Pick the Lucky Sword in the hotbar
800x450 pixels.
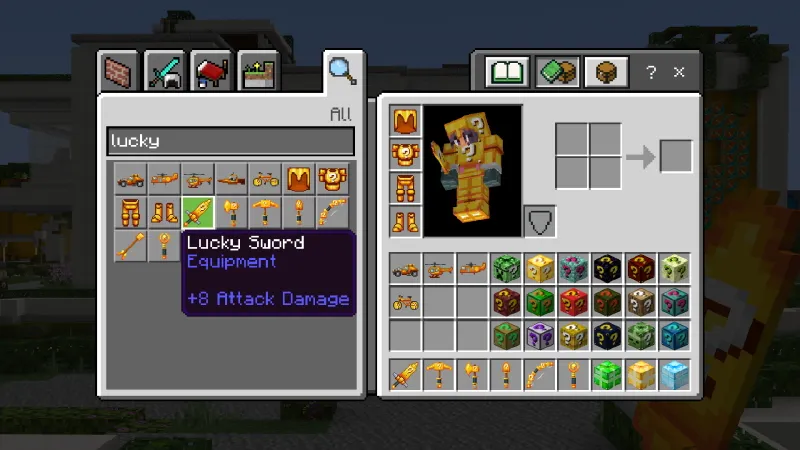pyautogui.click(x=406, y=375)
